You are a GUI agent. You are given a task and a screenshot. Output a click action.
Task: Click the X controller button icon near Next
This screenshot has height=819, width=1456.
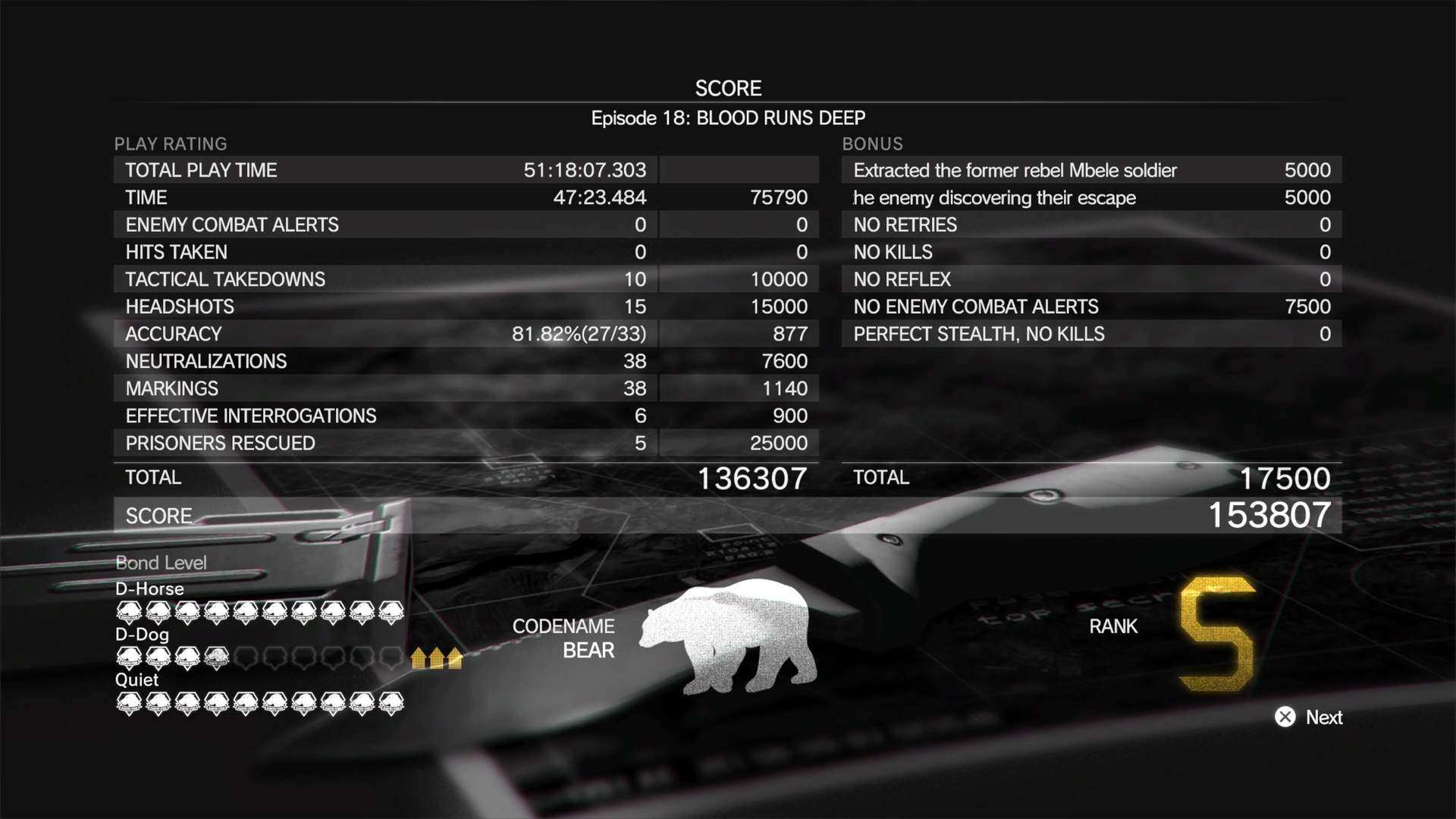1285,717
